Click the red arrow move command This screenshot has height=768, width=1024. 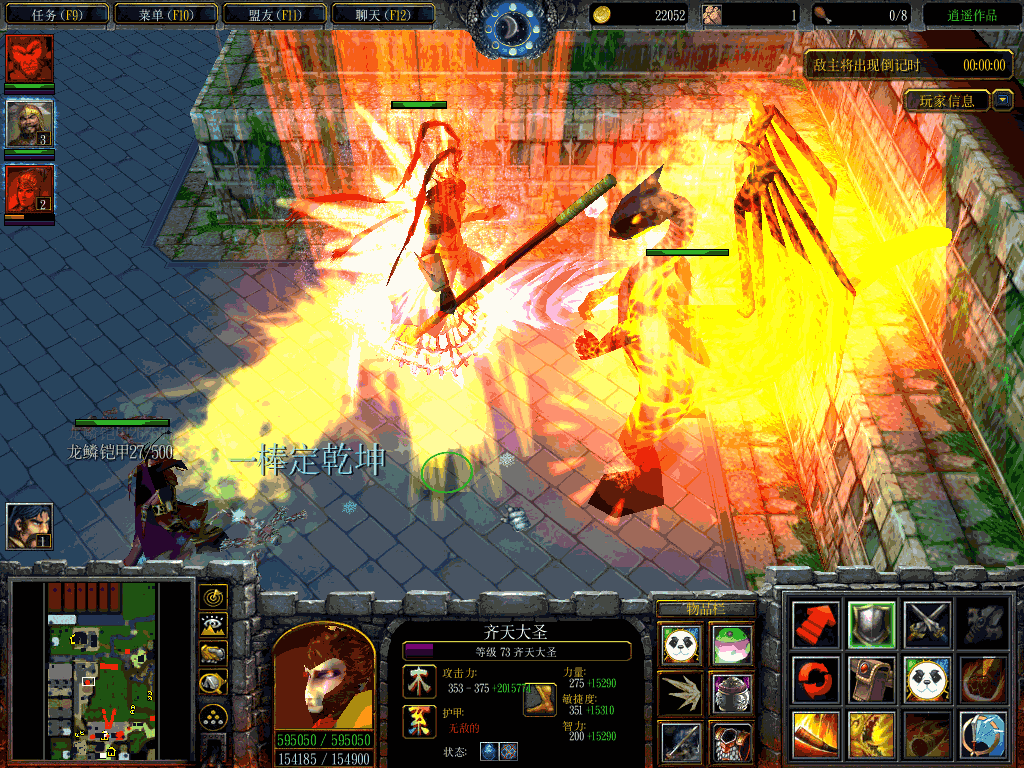pos(814,624)
